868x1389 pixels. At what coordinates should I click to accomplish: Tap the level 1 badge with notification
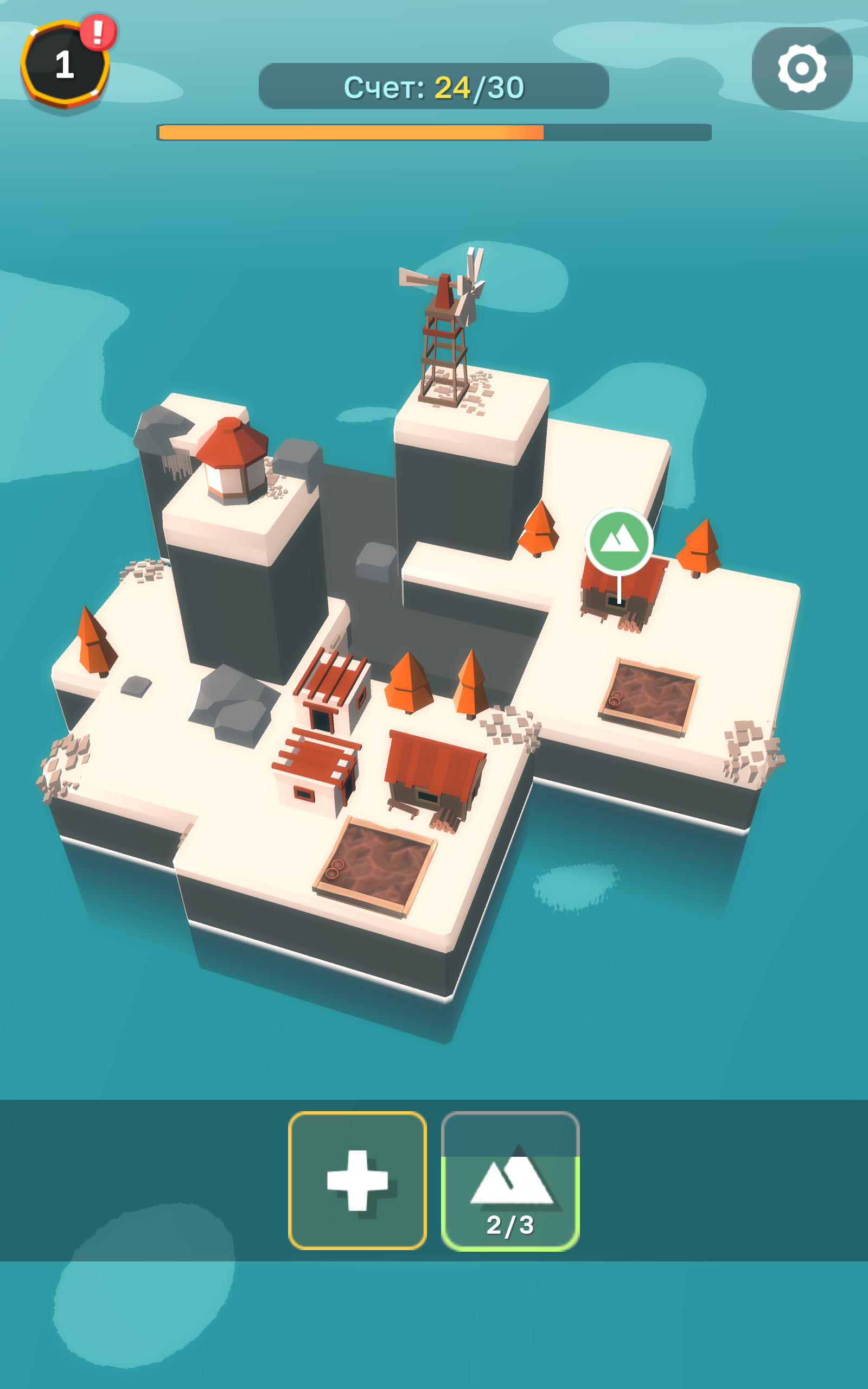65,63
